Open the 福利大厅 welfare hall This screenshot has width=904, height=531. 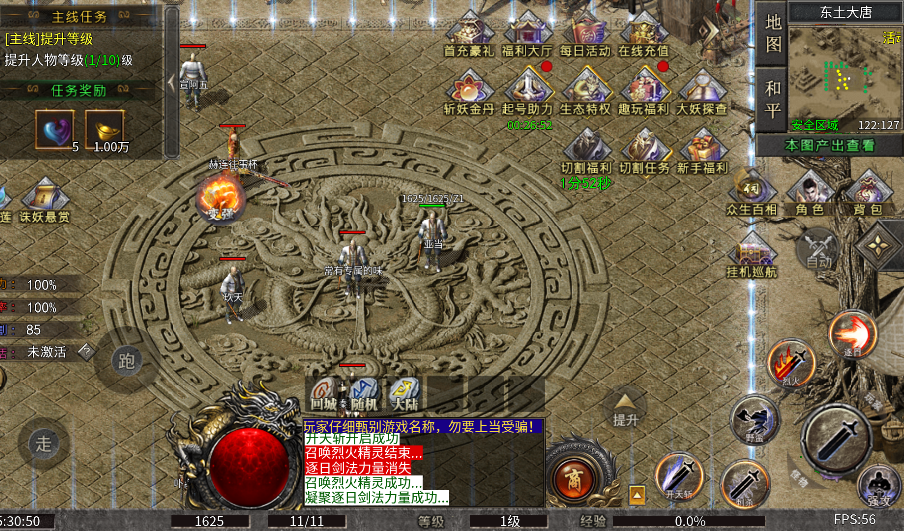528,33
